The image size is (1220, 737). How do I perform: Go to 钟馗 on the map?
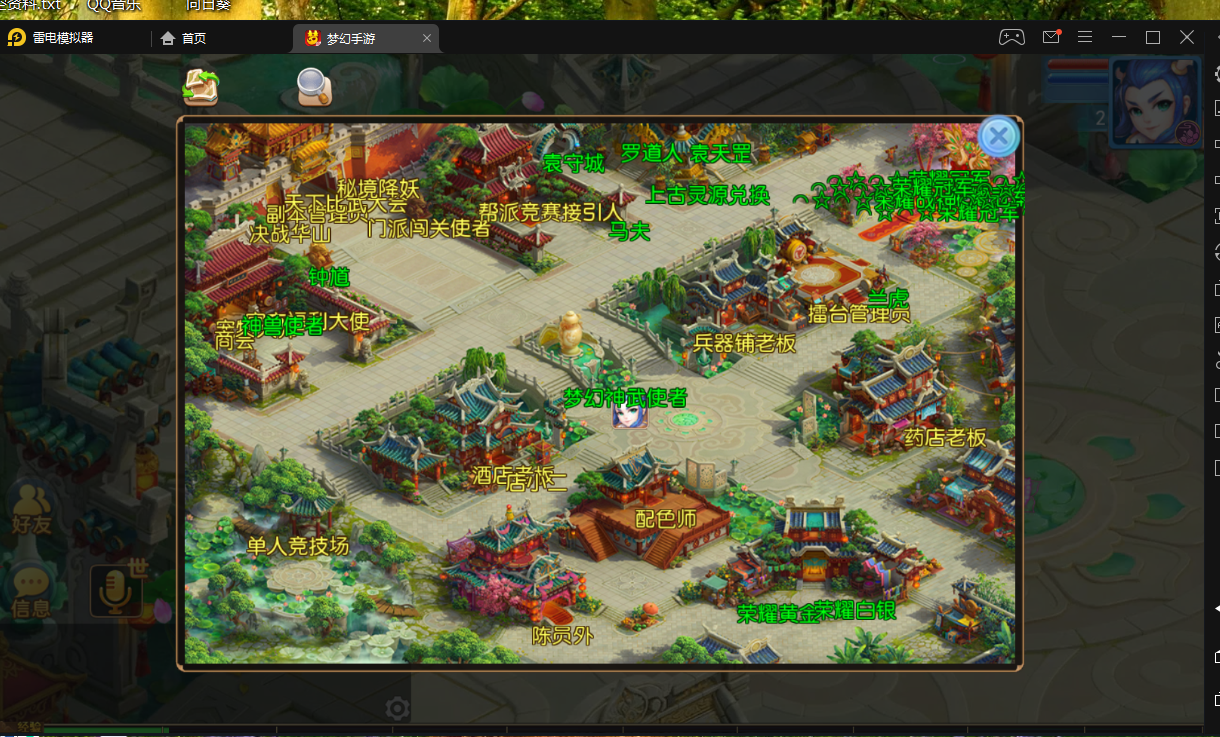(x=329, y=277)
